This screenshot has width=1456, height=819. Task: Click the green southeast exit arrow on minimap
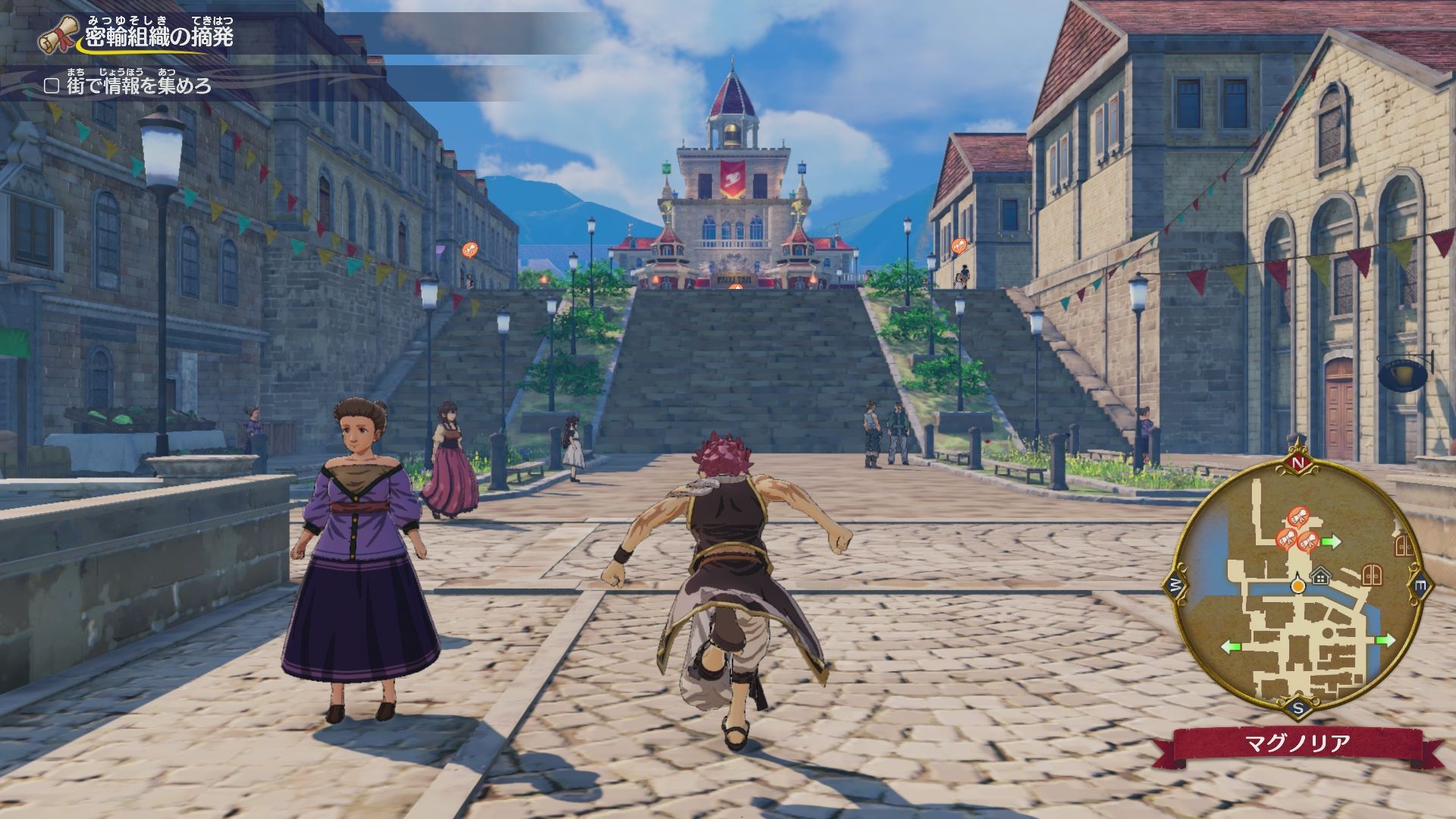(x=1385, y=640)
